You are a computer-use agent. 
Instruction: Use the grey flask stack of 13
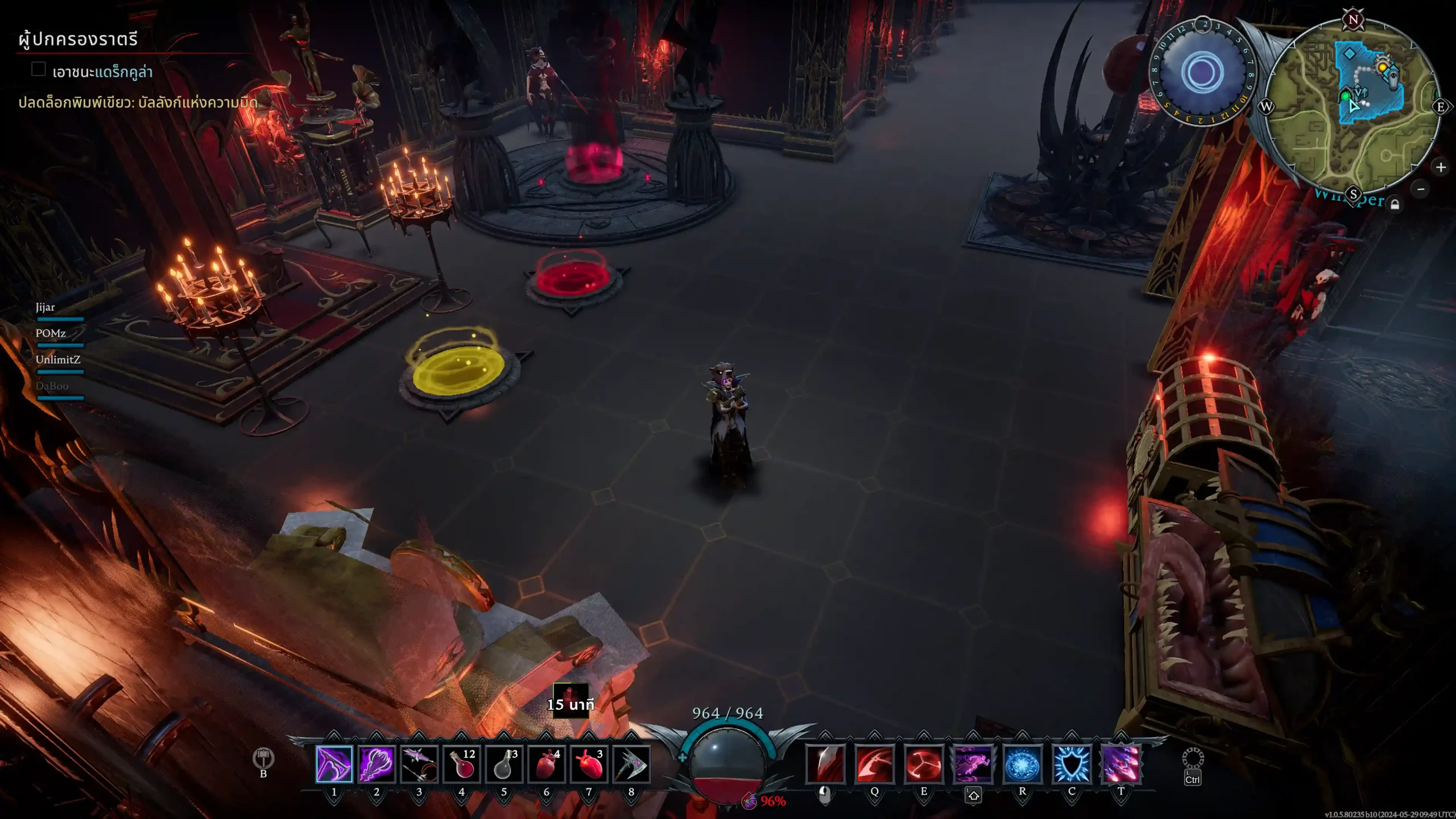point(504,763)
